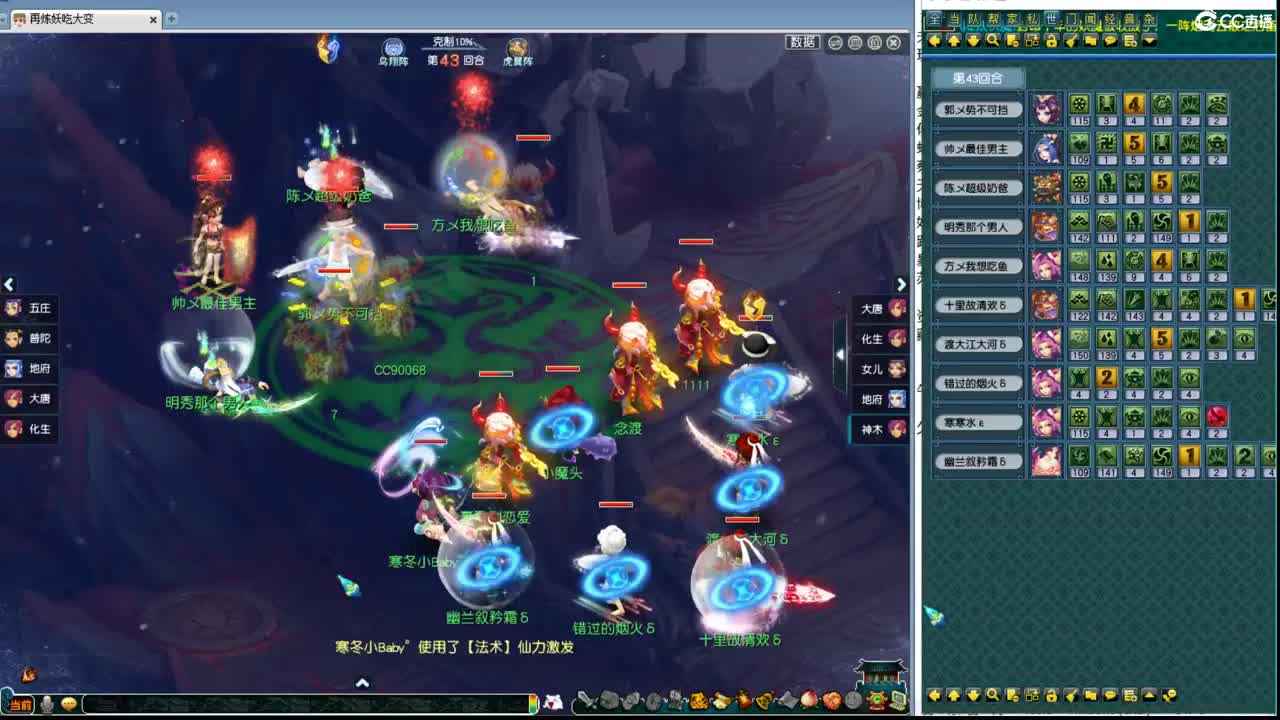1280x720 pixels.
Task: Click the 再炼妖吃大变 browser tab at top left
Action: [70, 18]
